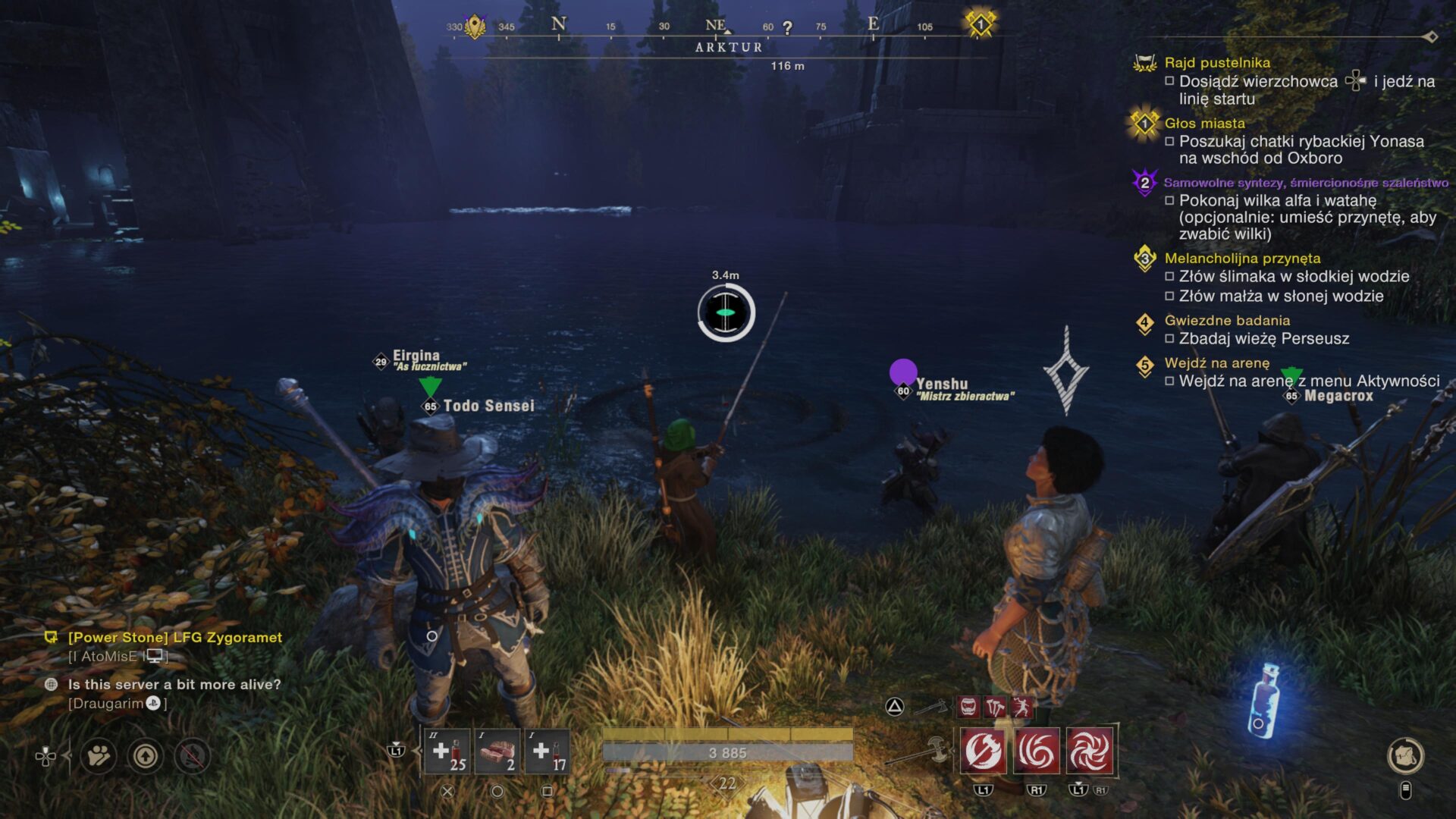Activate the spiral vortex ability
Viewport: 1456px width, 819px height.
[x=1090, y=752]
